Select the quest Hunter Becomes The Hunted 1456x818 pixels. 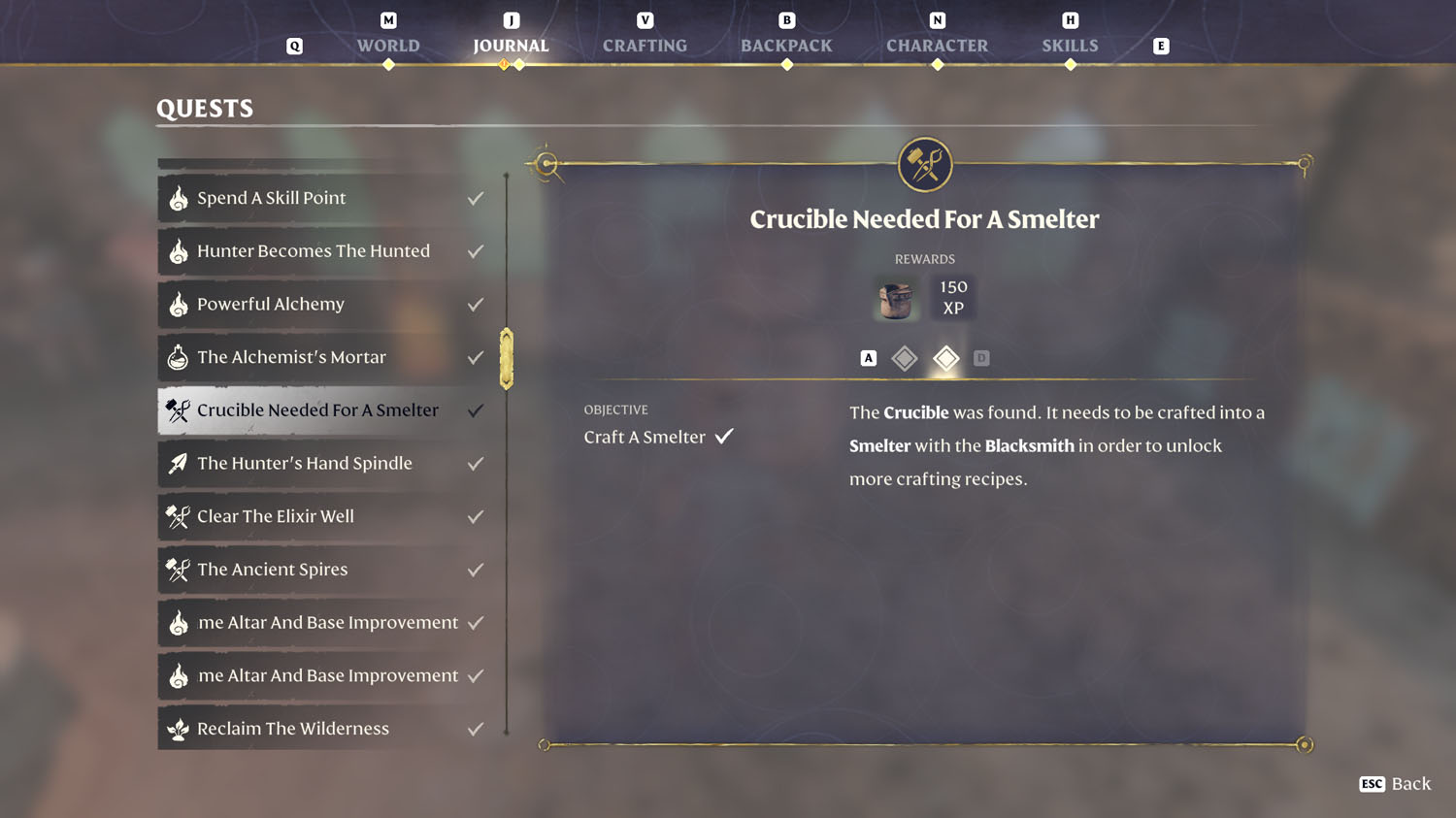313,250
